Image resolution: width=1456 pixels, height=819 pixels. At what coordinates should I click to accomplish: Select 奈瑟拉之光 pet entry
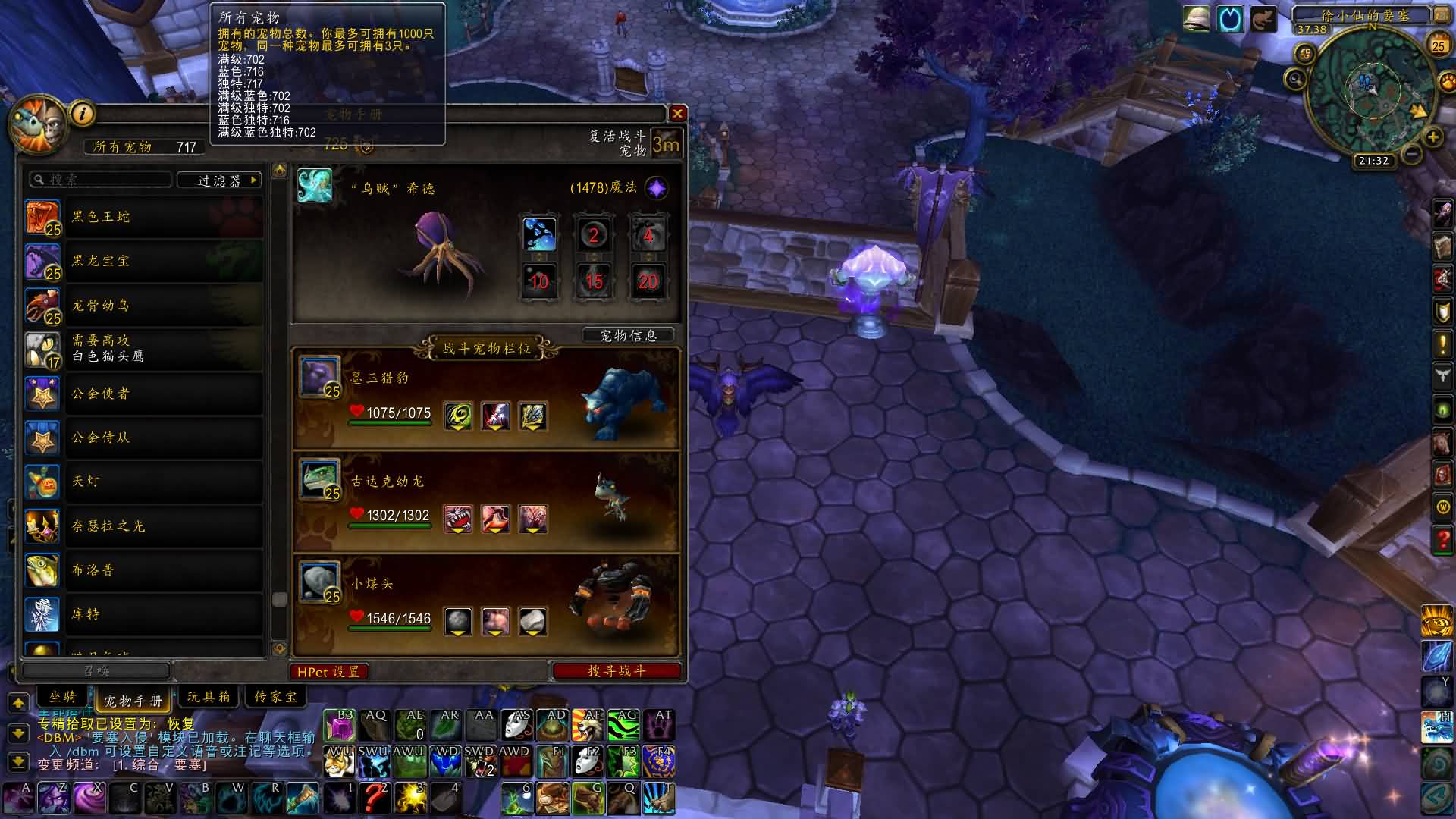(x=144, y=526)
